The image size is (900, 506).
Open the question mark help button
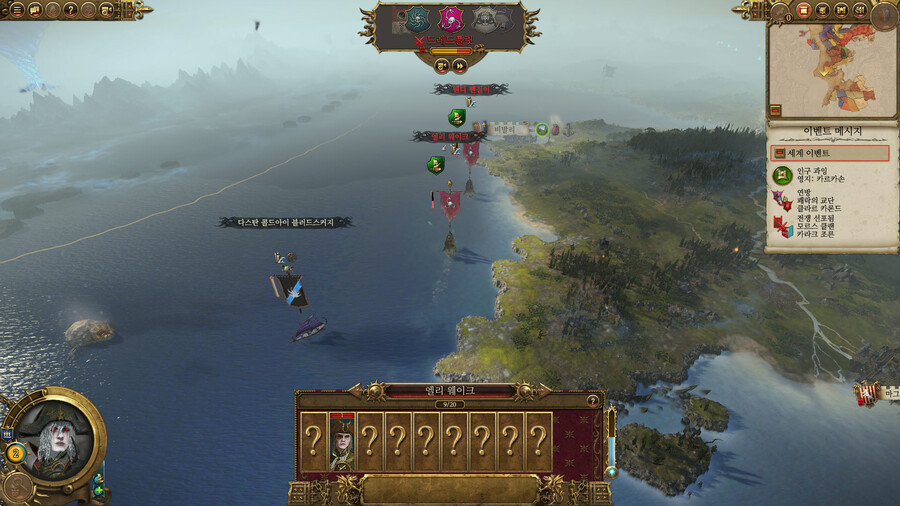coord(71,9)
